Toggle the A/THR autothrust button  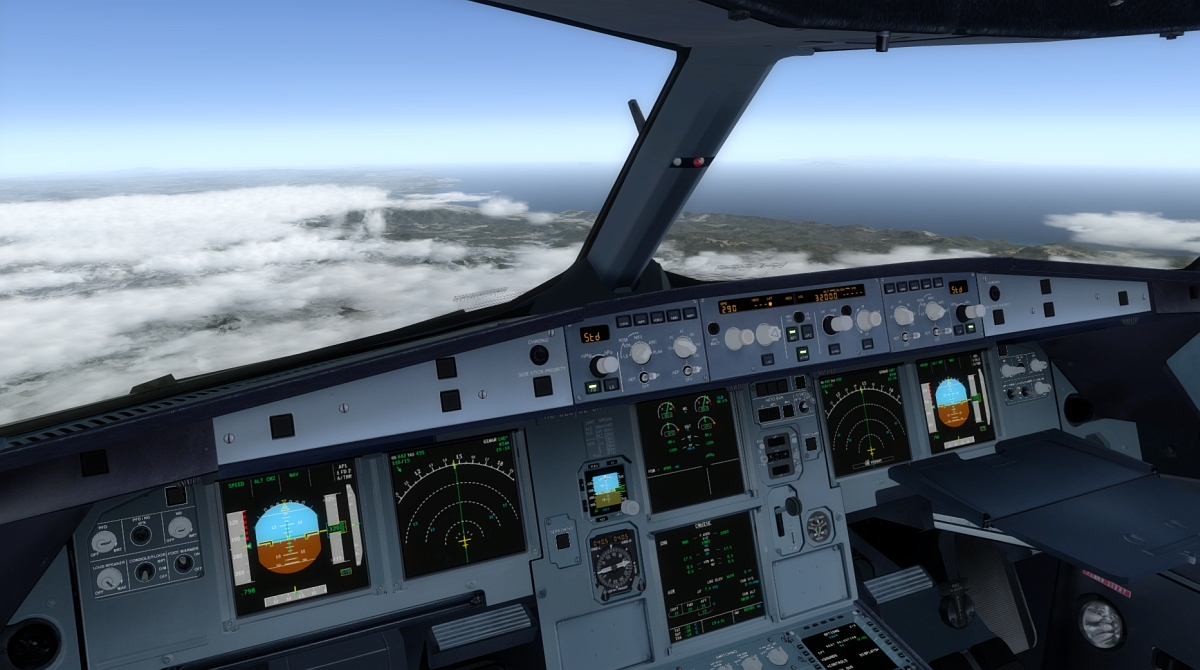pyautogui.click(x=800, y=353)
